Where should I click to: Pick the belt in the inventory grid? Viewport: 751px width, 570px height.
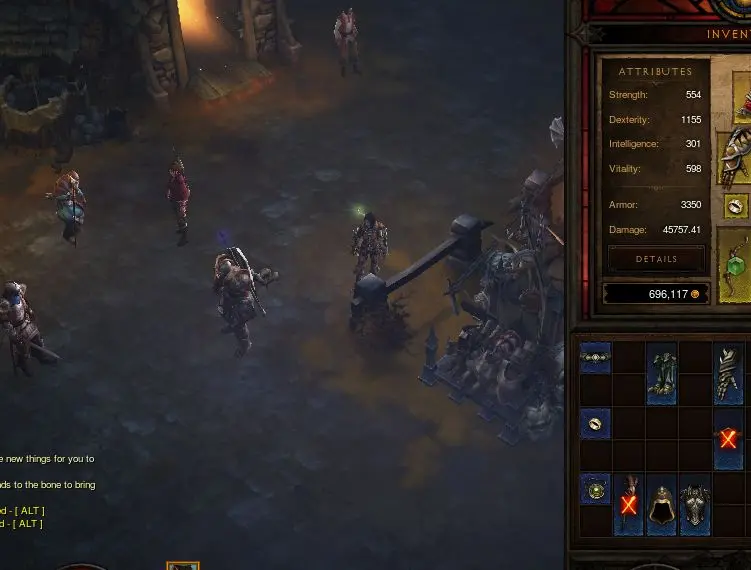tap(595, 357)
